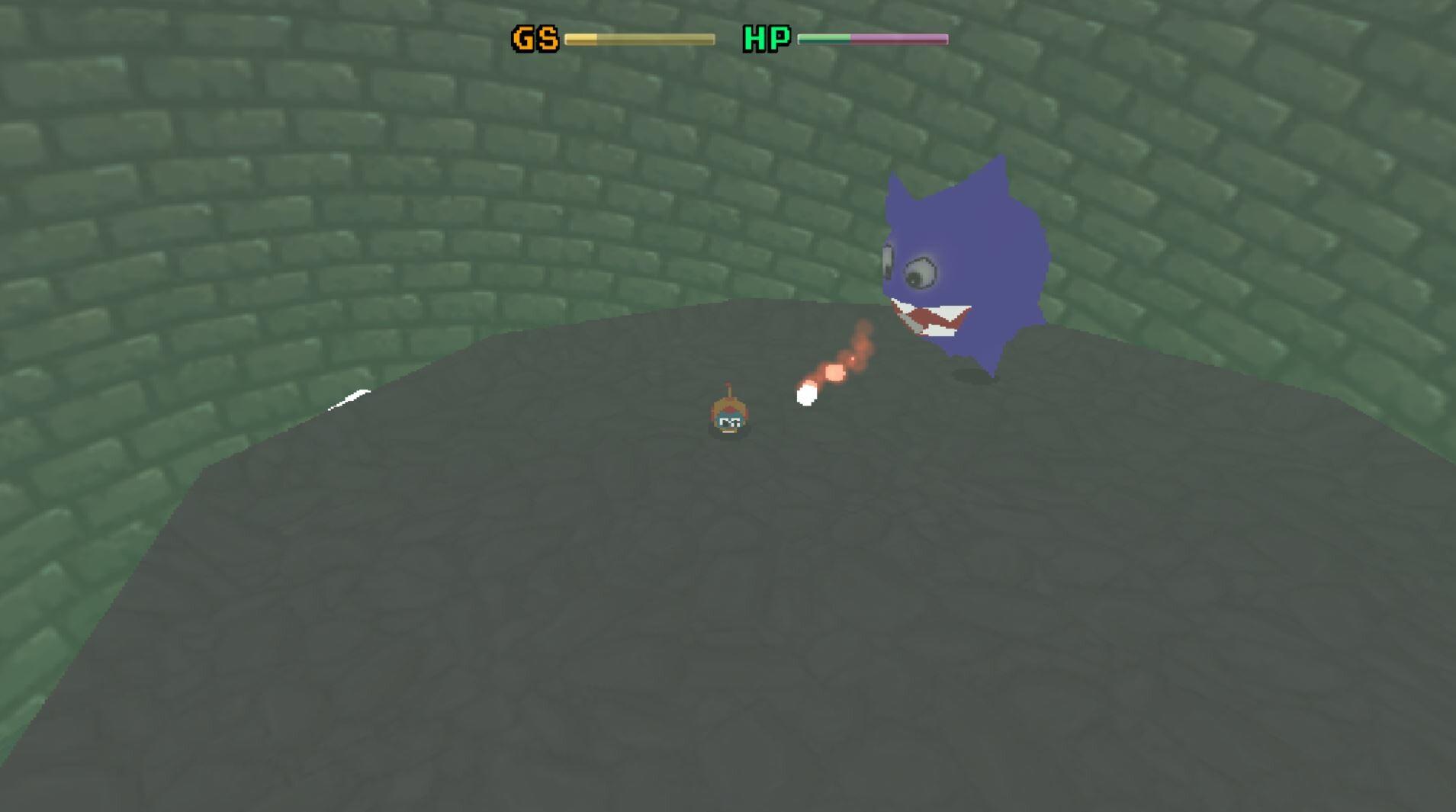1456x812 pixels.
Task: Click the glowing white fireball orb
Action: click(806, 395)
